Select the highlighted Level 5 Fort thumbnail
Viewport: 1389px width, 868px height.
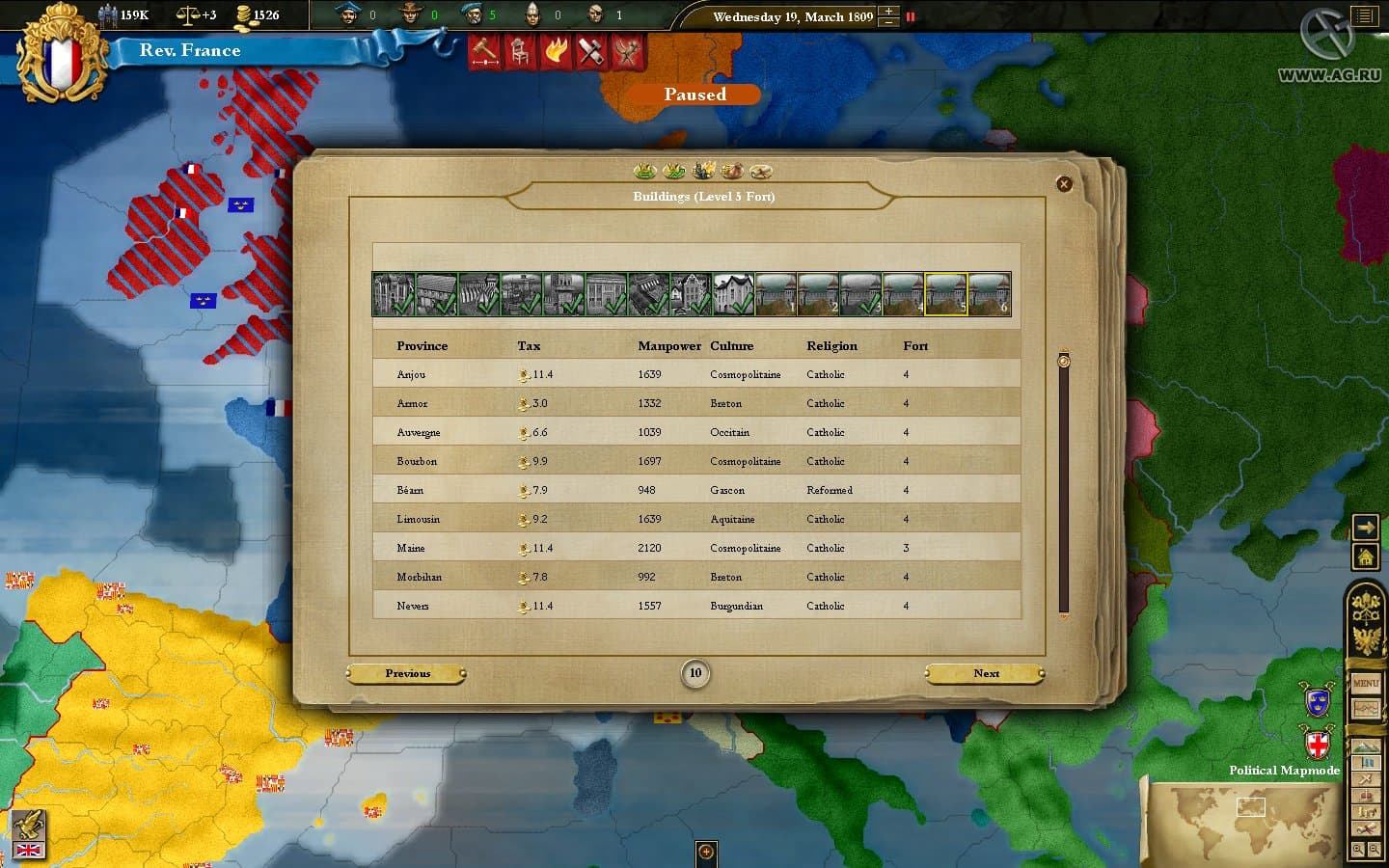pyautogui.click(x=945, y=294)
